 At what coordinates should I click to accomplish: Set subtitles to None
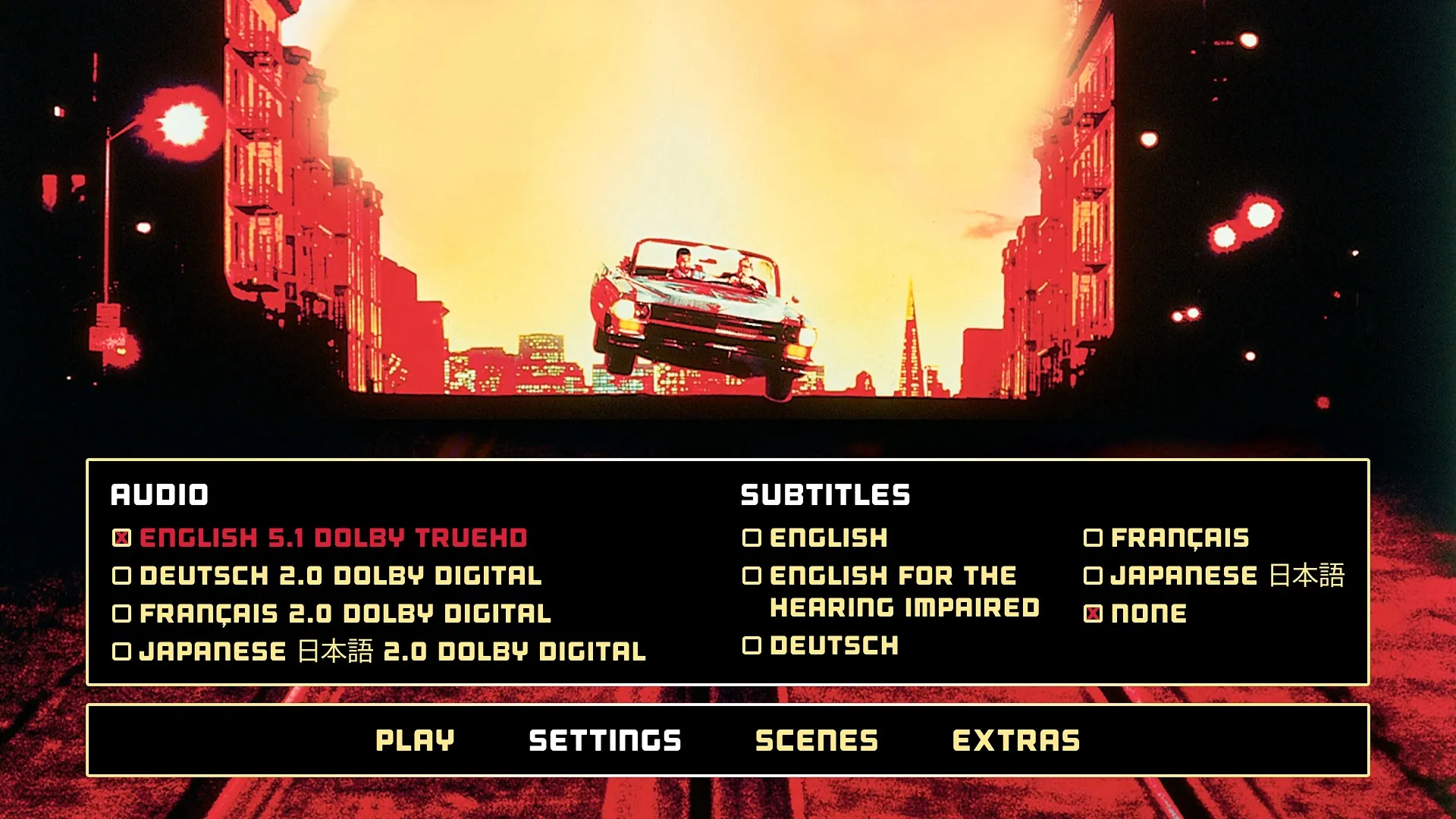click(x=1145, y=612)
